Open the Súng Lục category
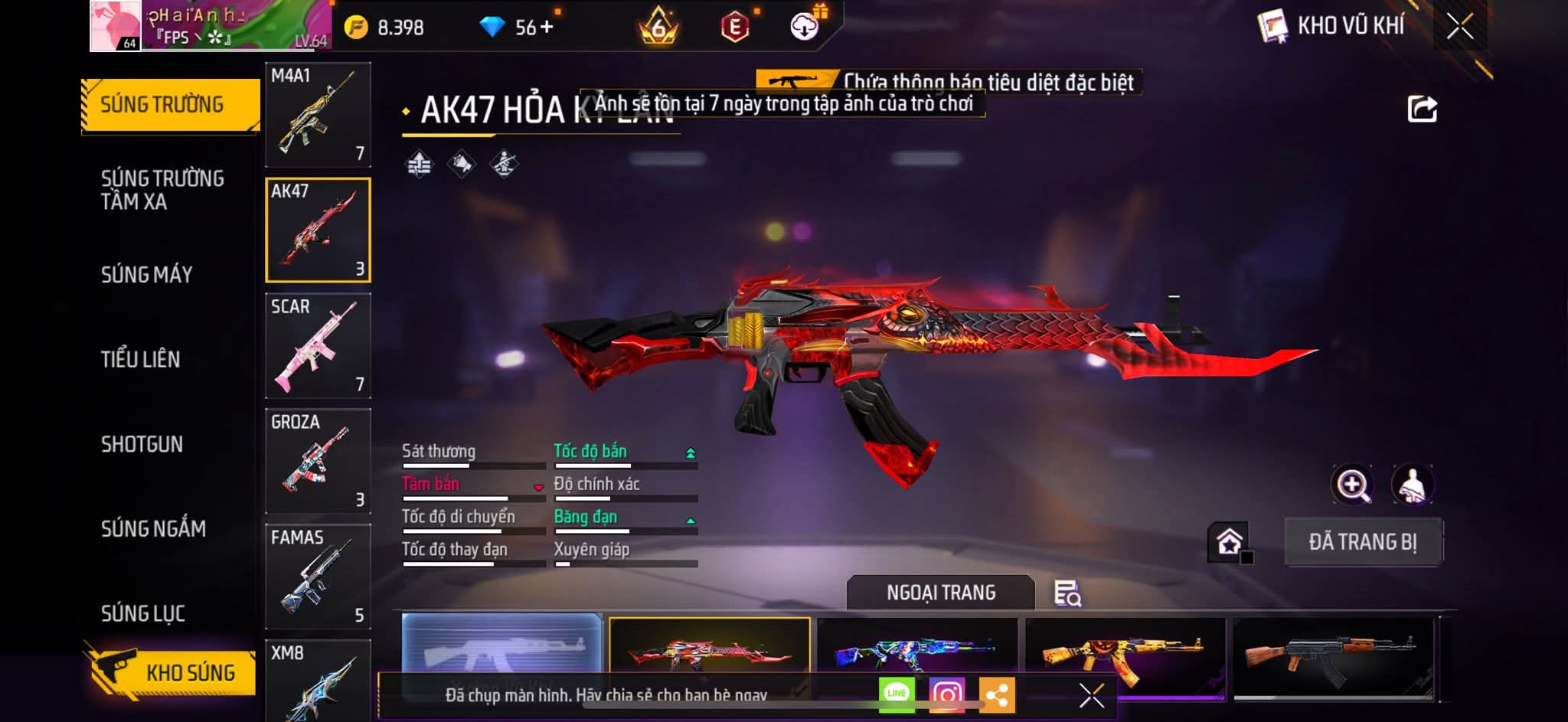 click(143, 613)
